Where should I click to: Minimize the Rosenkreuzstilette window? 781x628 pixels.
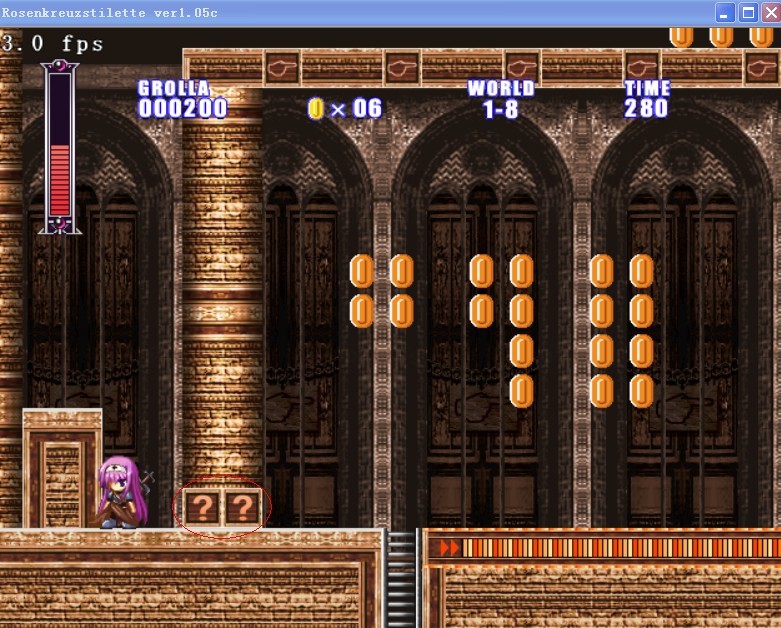(x=725, y=13)
